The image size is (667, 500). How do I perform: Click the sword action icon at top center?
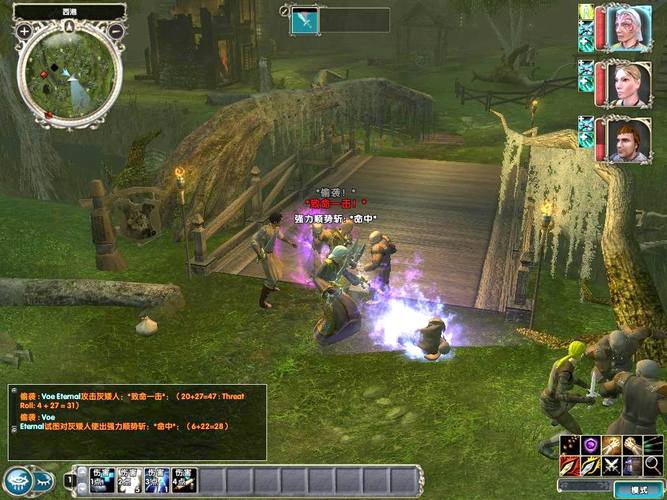[x=305, y=20]
